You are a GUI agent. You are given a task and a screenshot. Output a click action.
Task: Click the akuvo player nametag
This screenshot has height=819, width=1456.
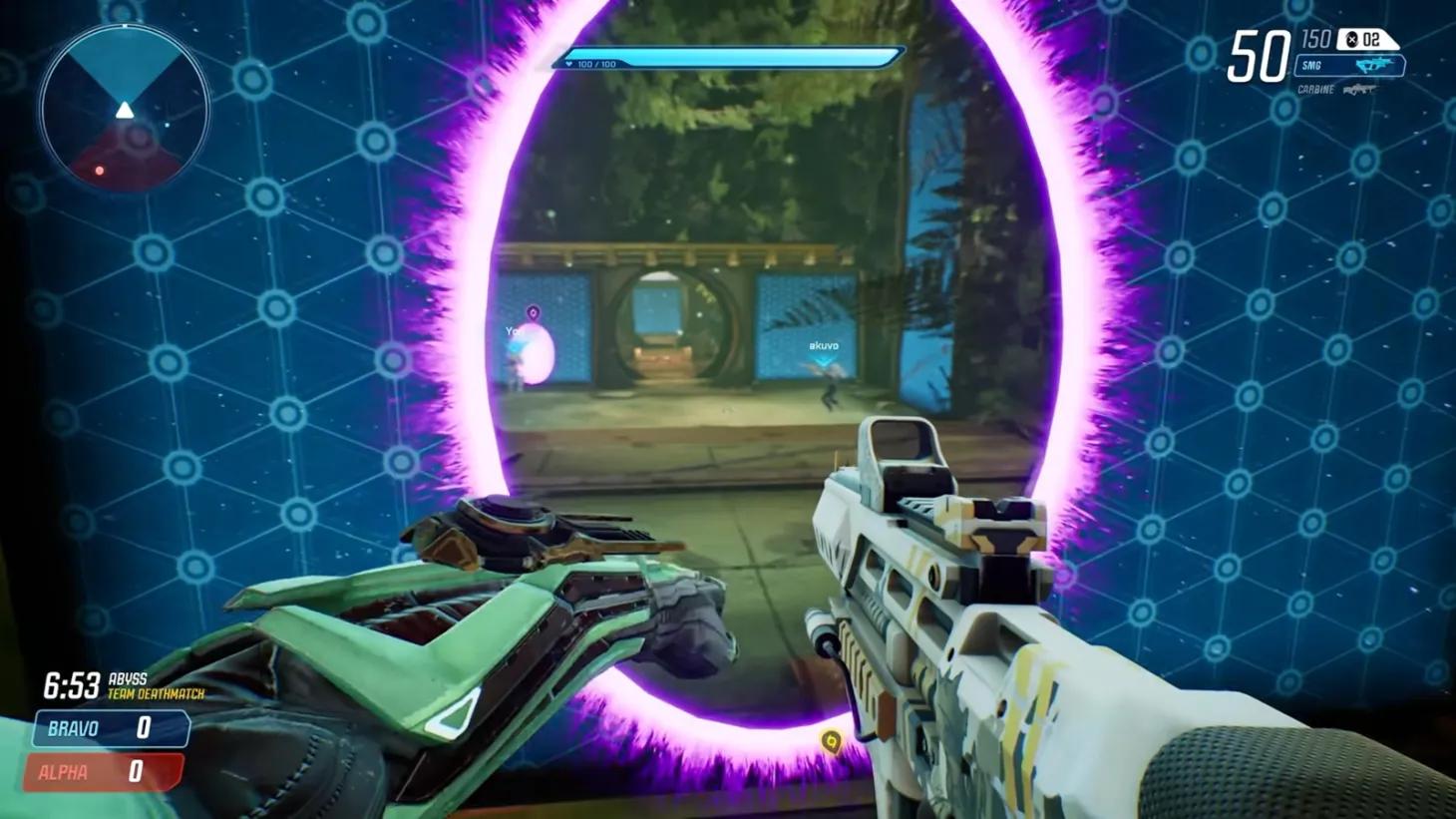coord(823,344)
